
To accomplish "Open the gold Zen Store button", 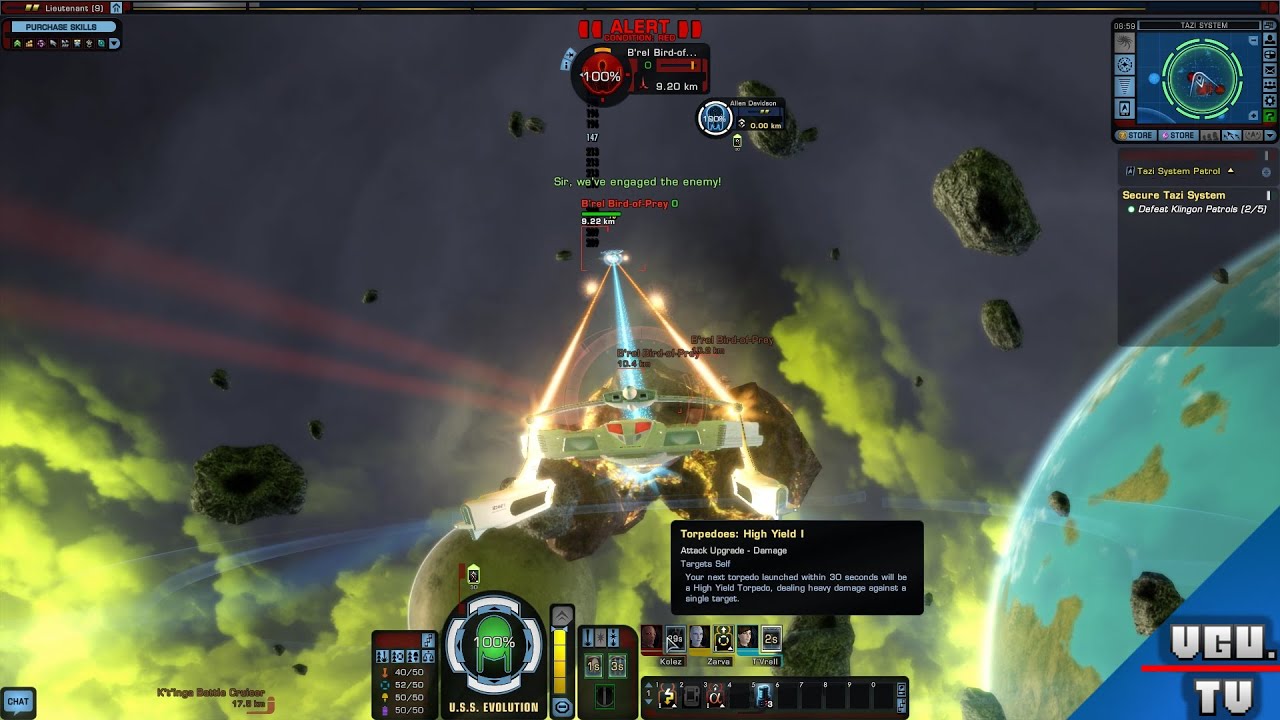I will 1136,135.
